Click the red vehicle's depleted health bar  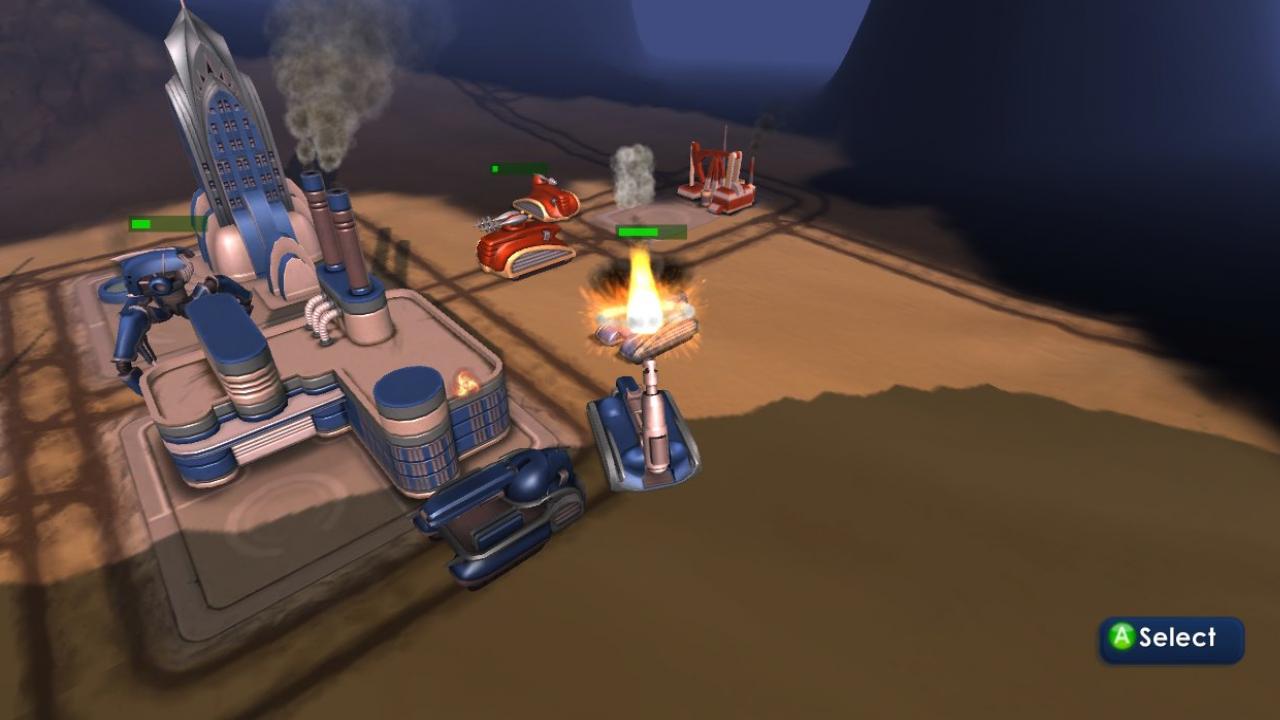point(516,168)
